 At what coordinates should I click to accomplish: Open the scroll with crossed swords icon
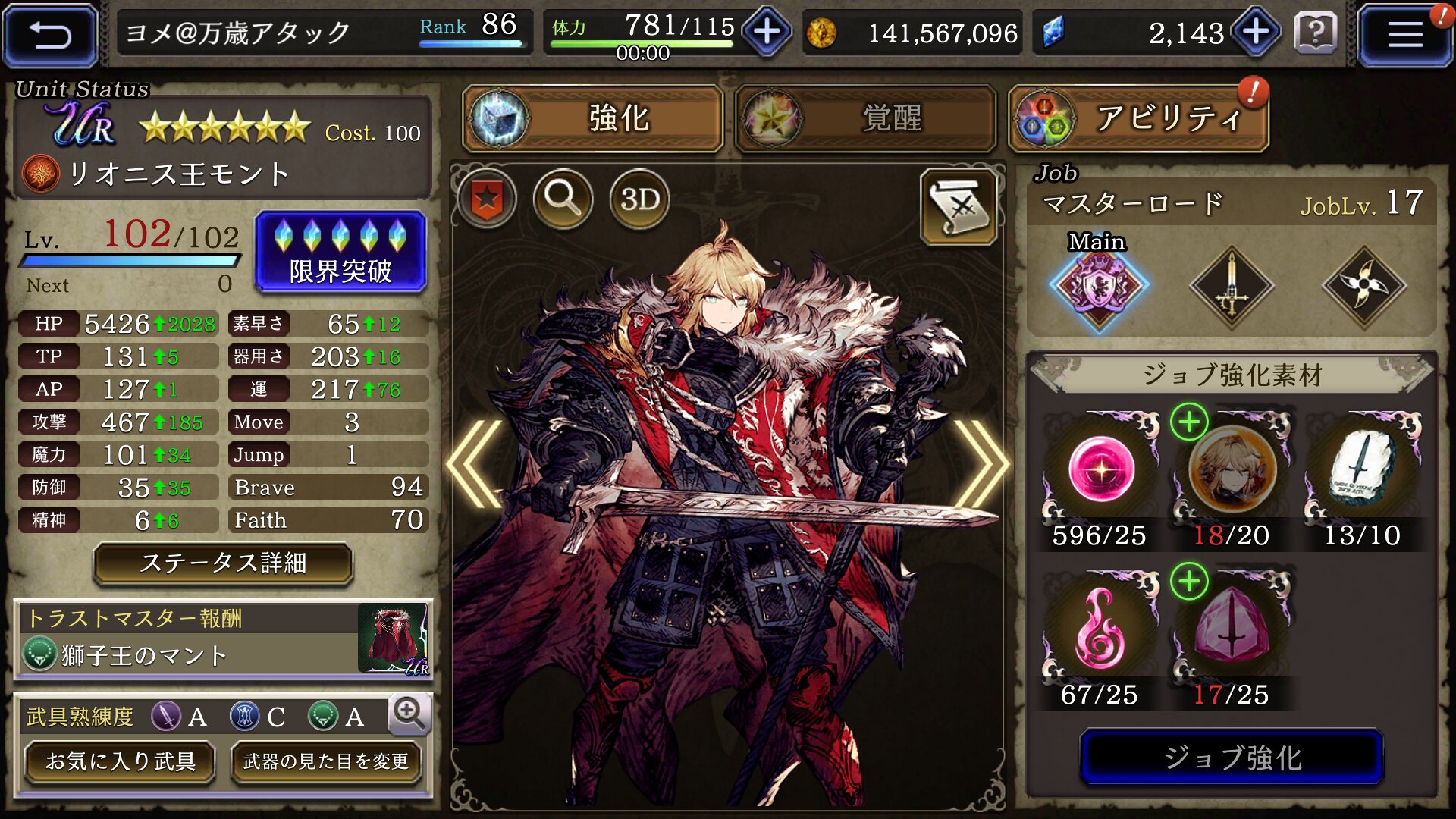pos(959,206)
